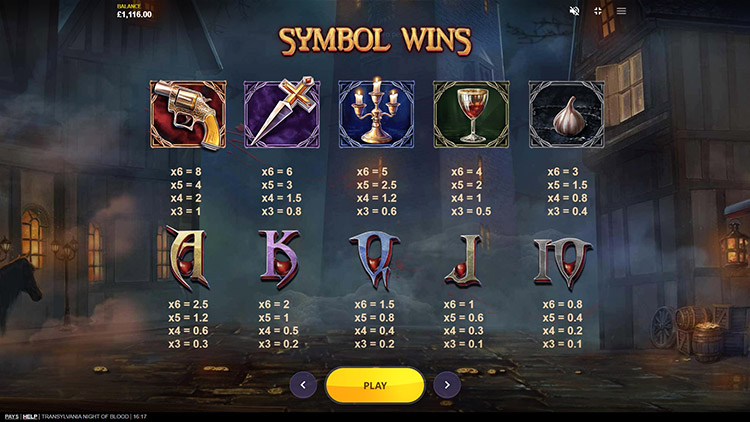This screenshot has height=422, width=750.
Task: Go to the previous paytable page
Action: (x=303, y=384)
